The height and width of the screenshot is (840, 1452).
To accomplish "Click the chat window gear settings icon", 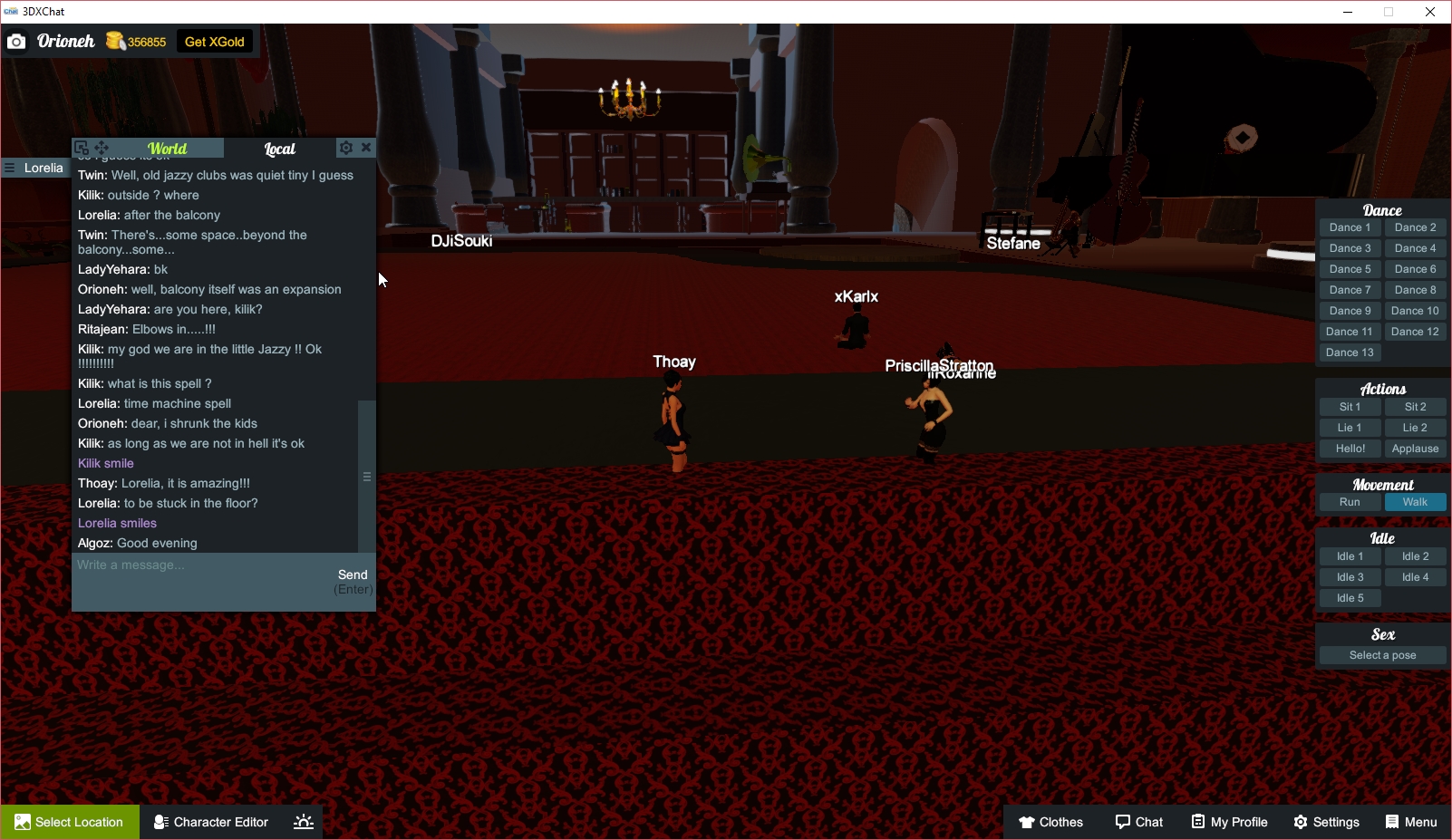I will point(346,147).
